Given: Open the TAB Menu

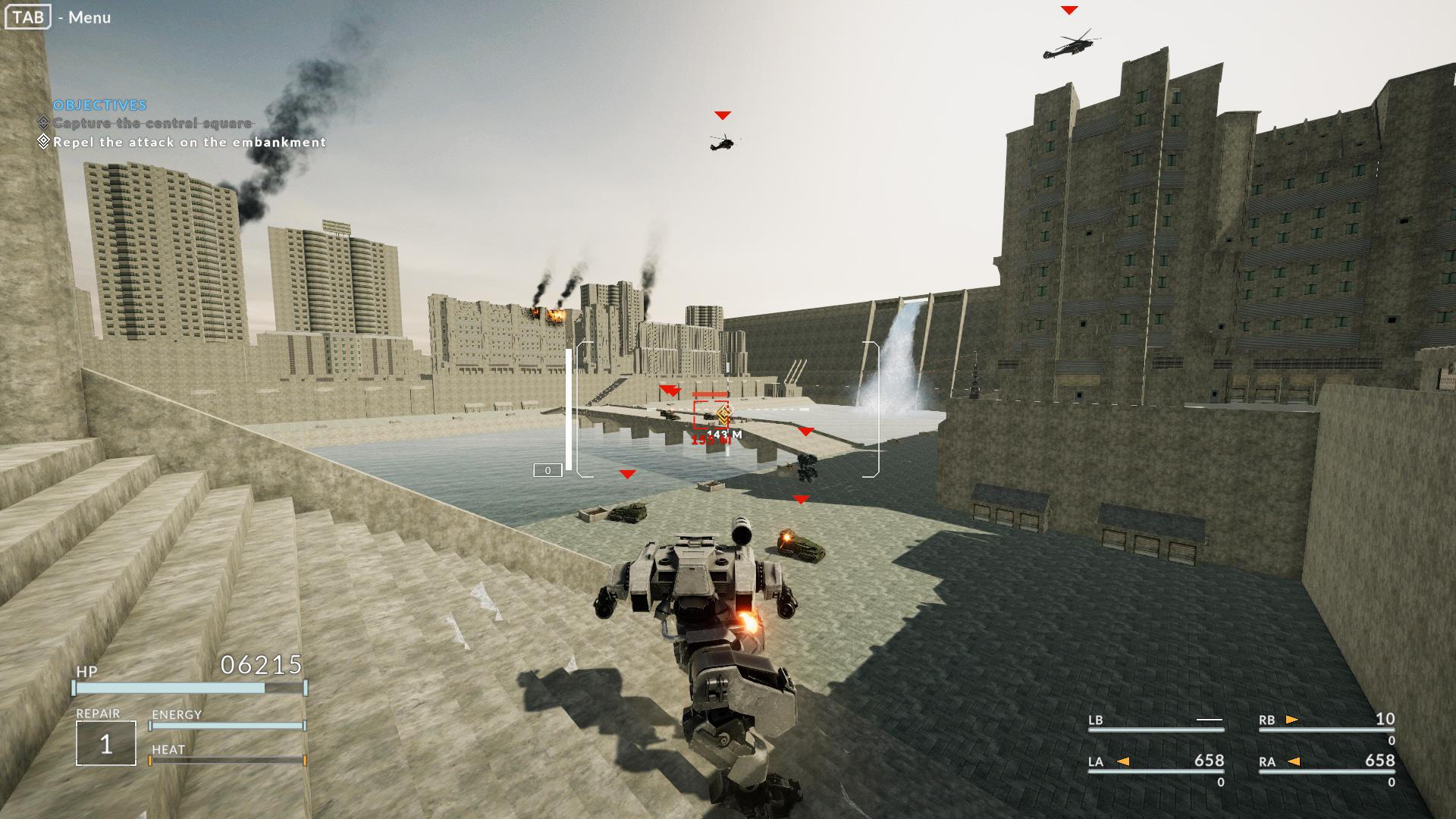Looking at the screenshot, I should point(27,17).
